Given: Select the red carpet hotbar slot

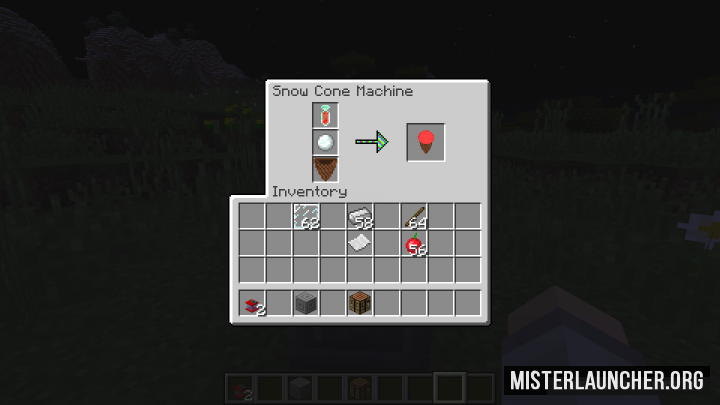Looking at the screenshot, I should tap(252, 303).
